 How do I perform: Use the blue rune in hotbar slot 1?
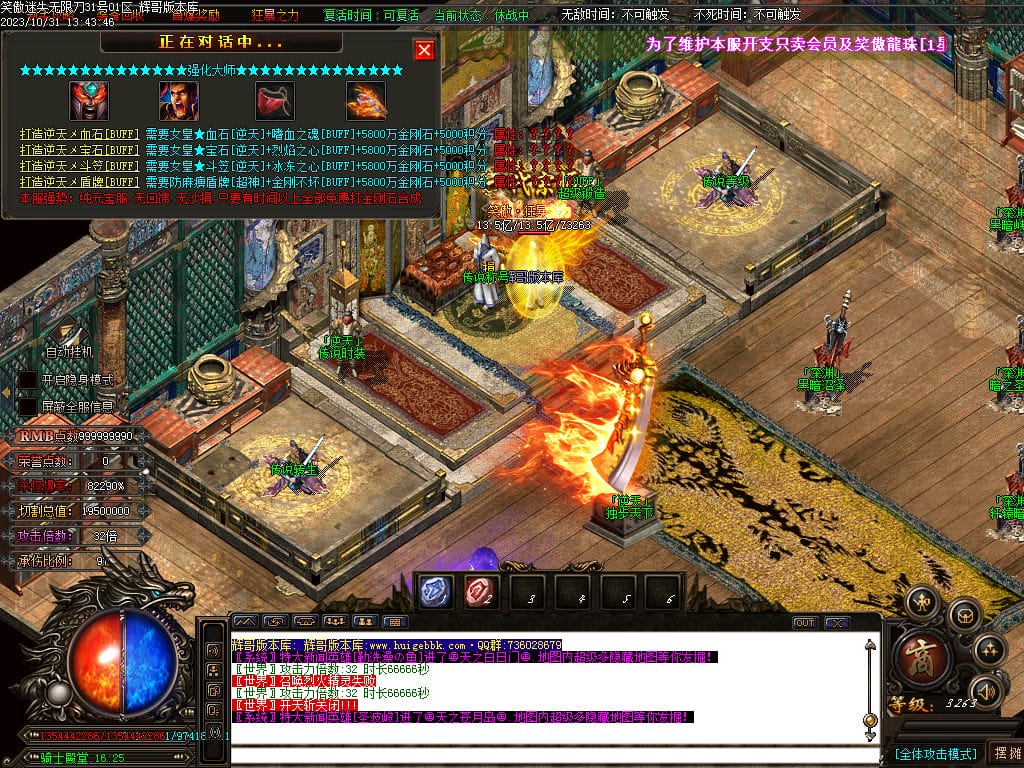434,593
